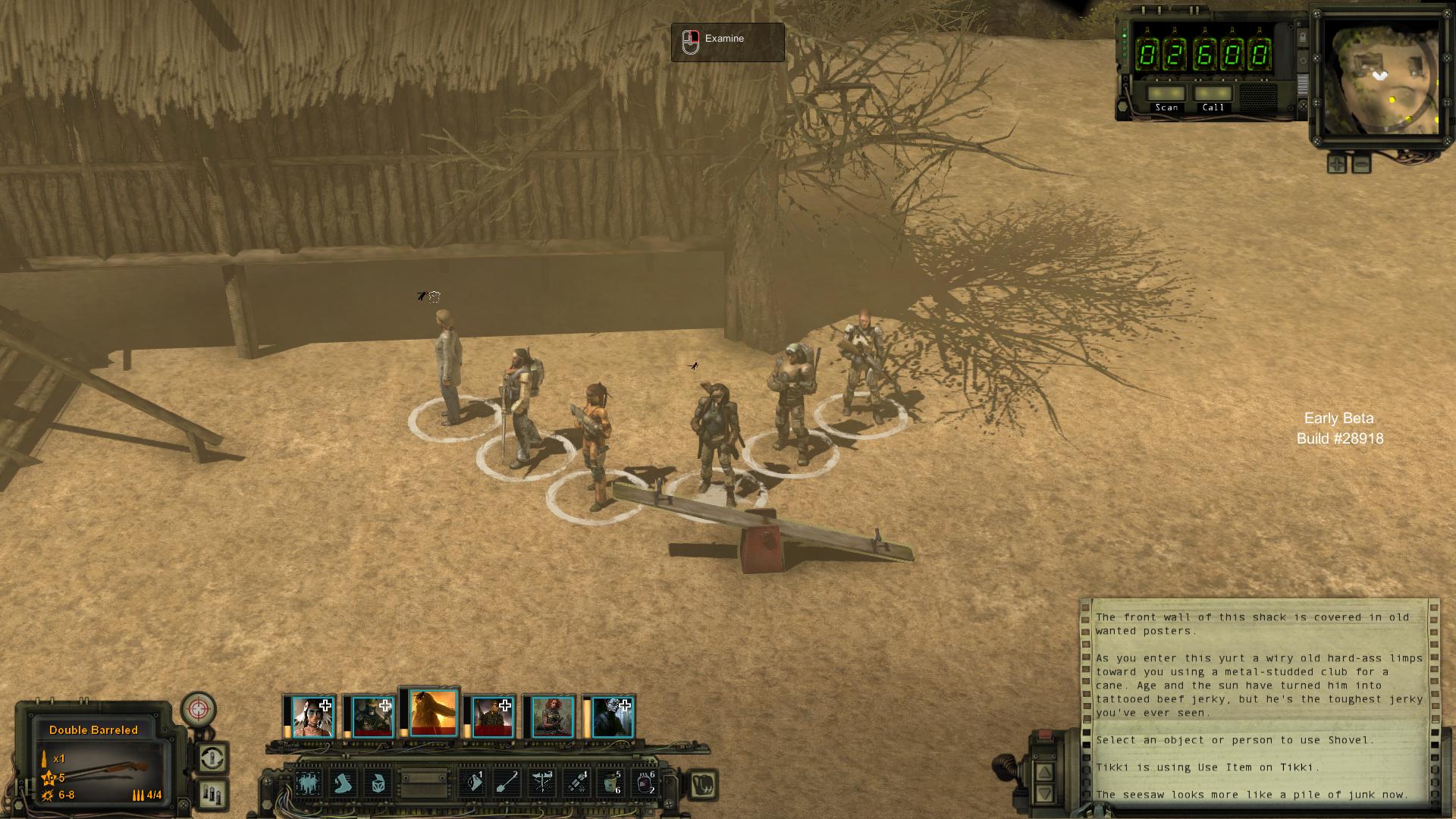Click the Scan button on the radio
The height and width of the screenshot is (819, 1456).
pyautogui.click(x=1166, y=94)
